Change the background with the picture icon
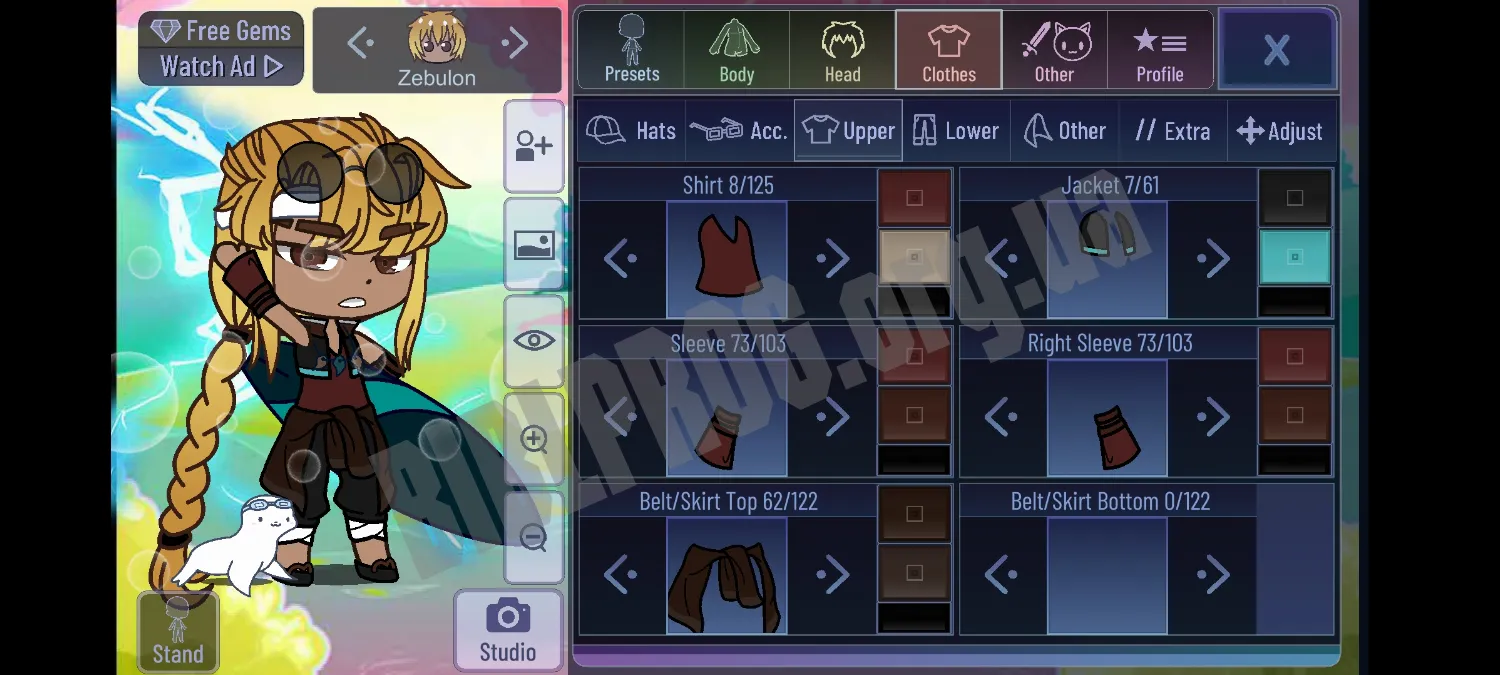The width and height of the screenshot is (1500, 675). pos(534,244)
